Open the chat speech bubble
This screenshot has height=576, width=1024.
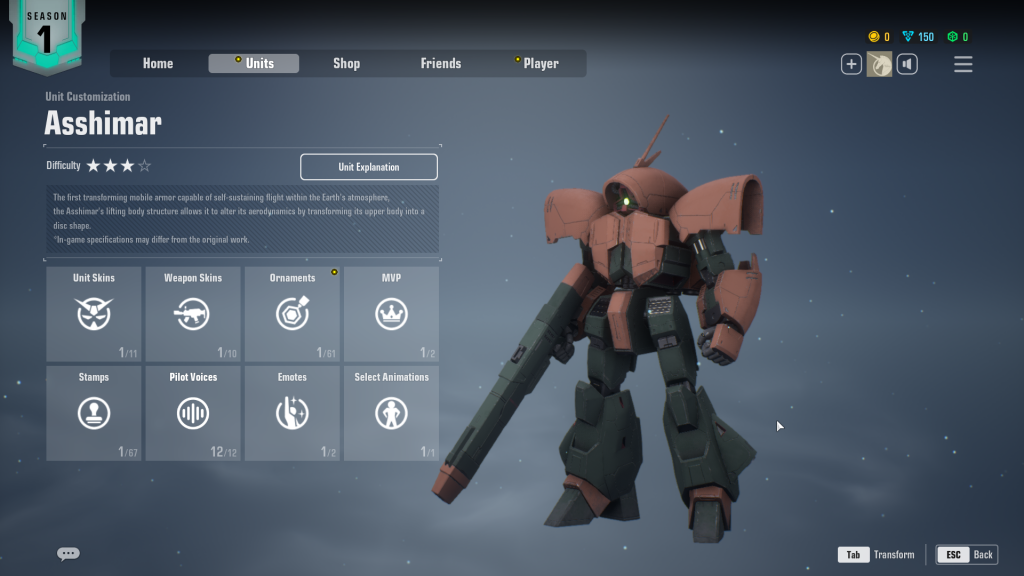click(68, 554)
